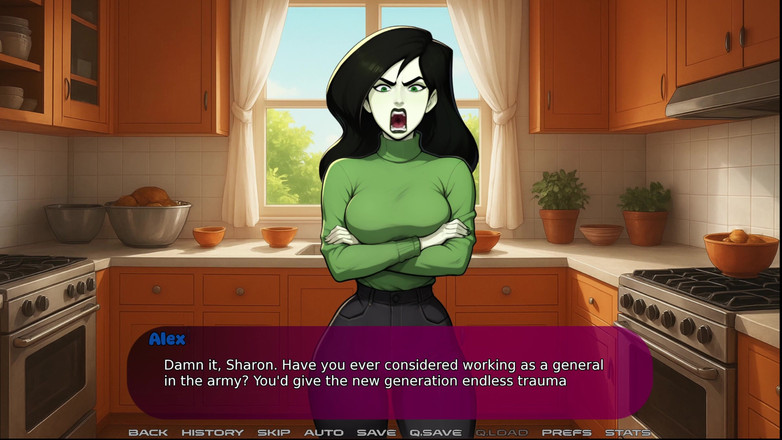Toggle Auto-advance mode
782x440 pixels.
323,432
